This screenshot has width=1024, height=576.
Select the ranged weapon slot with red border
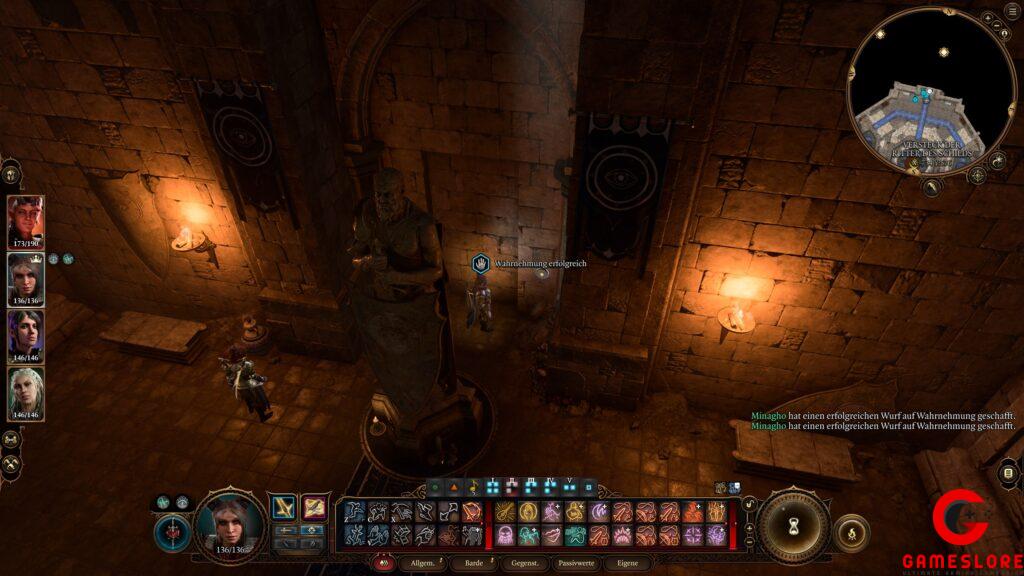314,508
